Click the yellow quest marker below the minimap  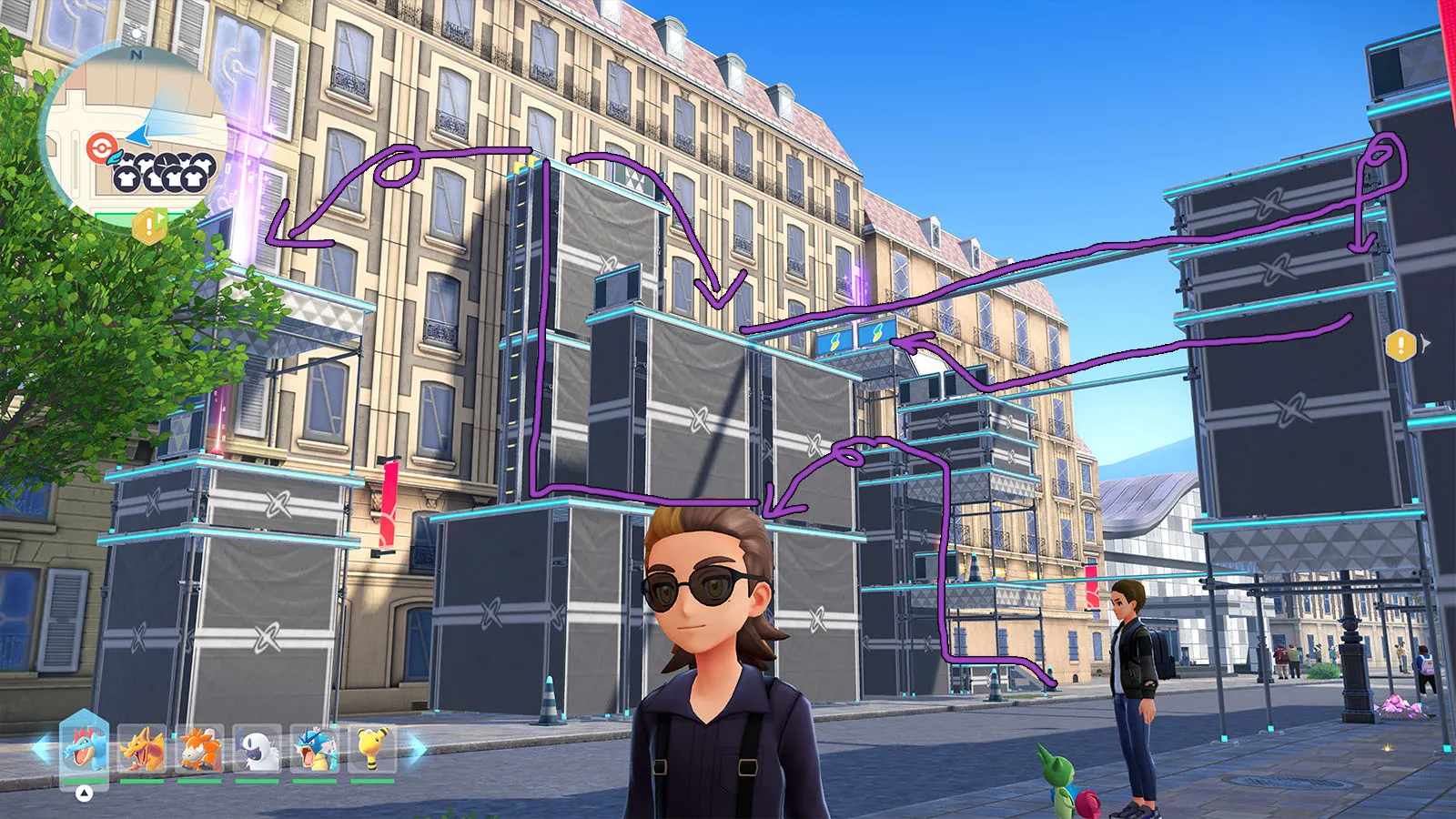(148, 225)
